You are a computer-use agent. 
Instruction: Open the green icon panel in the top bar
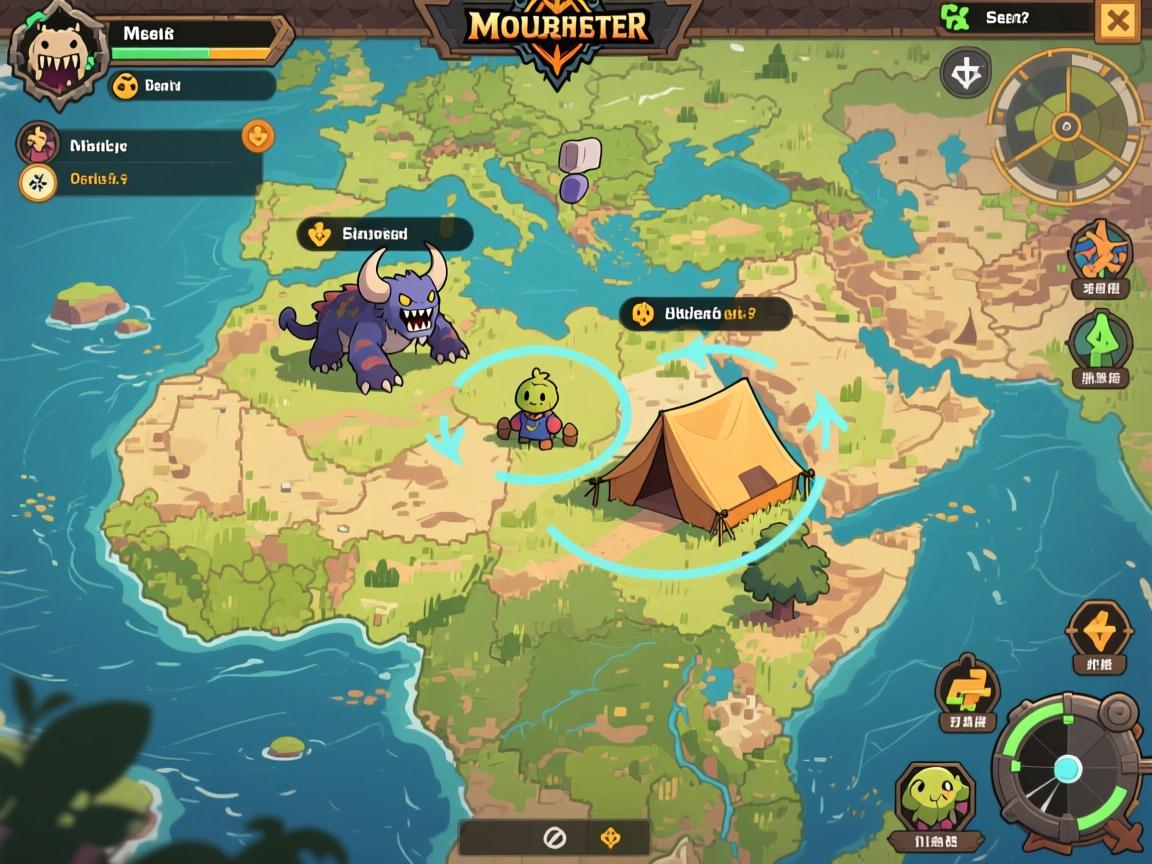[1012, 17]
